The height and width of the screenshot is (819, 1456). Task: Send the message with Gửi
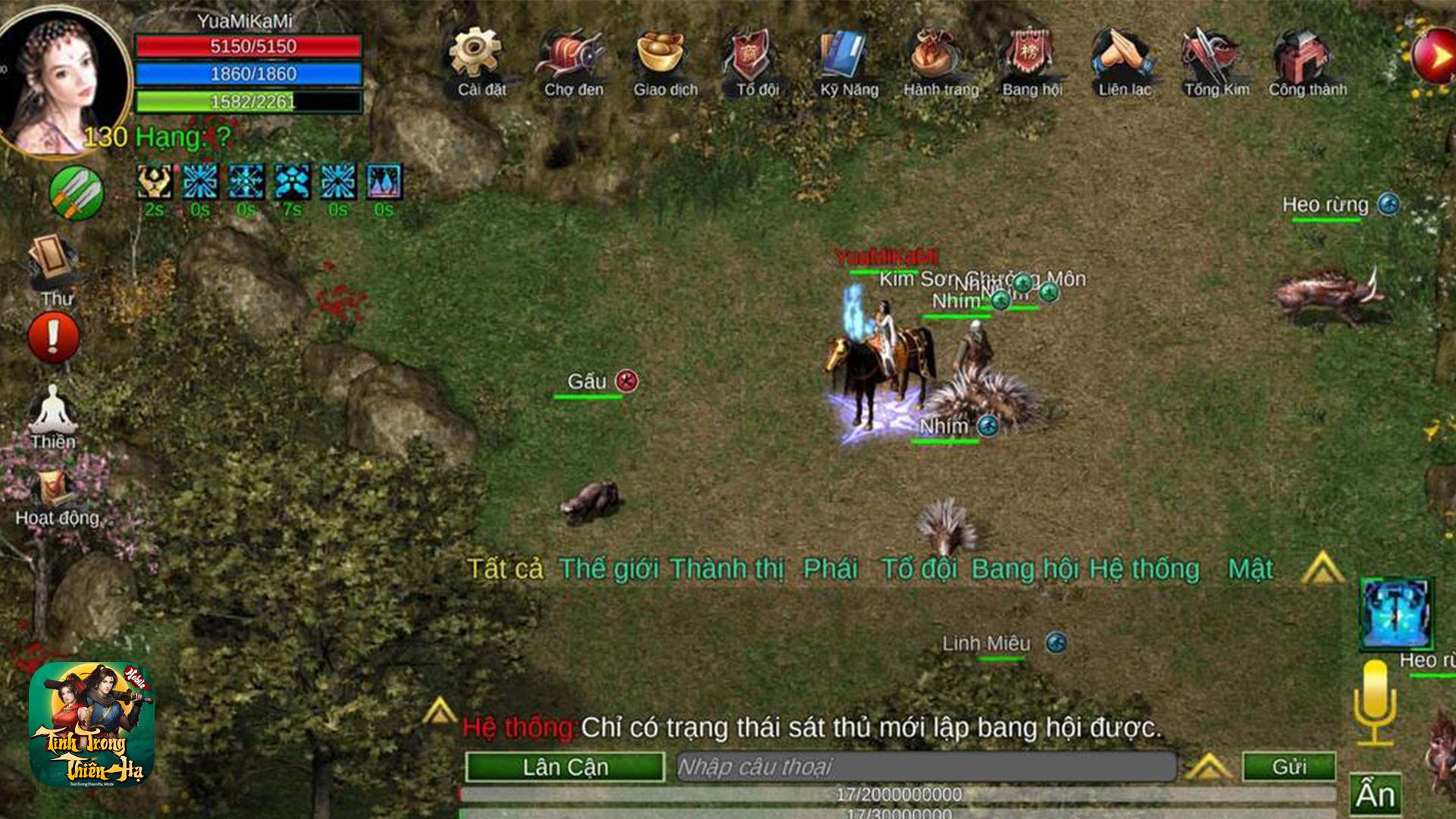click(x=1288, y=767)
